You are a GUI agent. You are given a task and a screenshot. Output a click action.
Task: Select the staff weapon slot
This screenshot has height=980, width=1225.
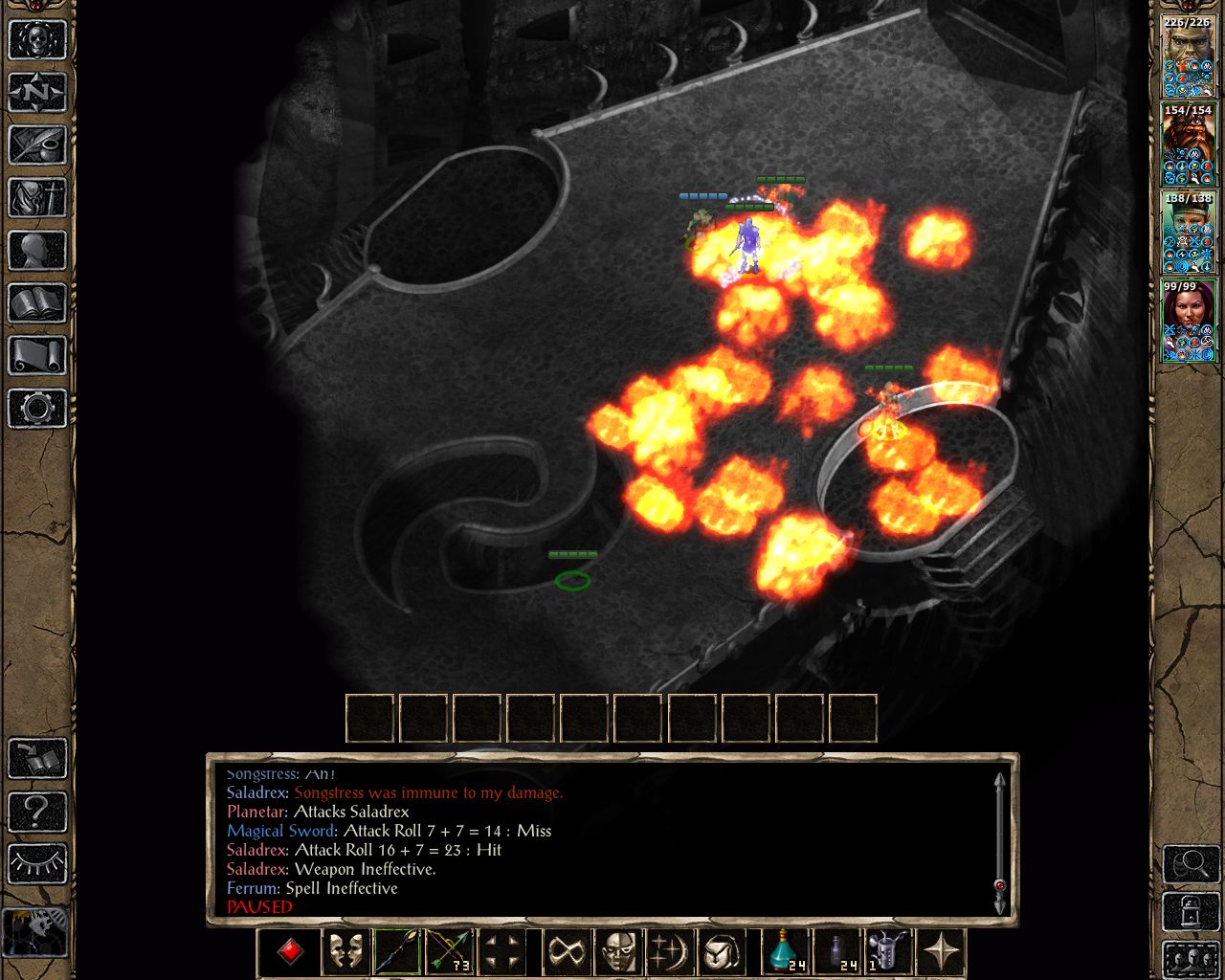[397, 952]
